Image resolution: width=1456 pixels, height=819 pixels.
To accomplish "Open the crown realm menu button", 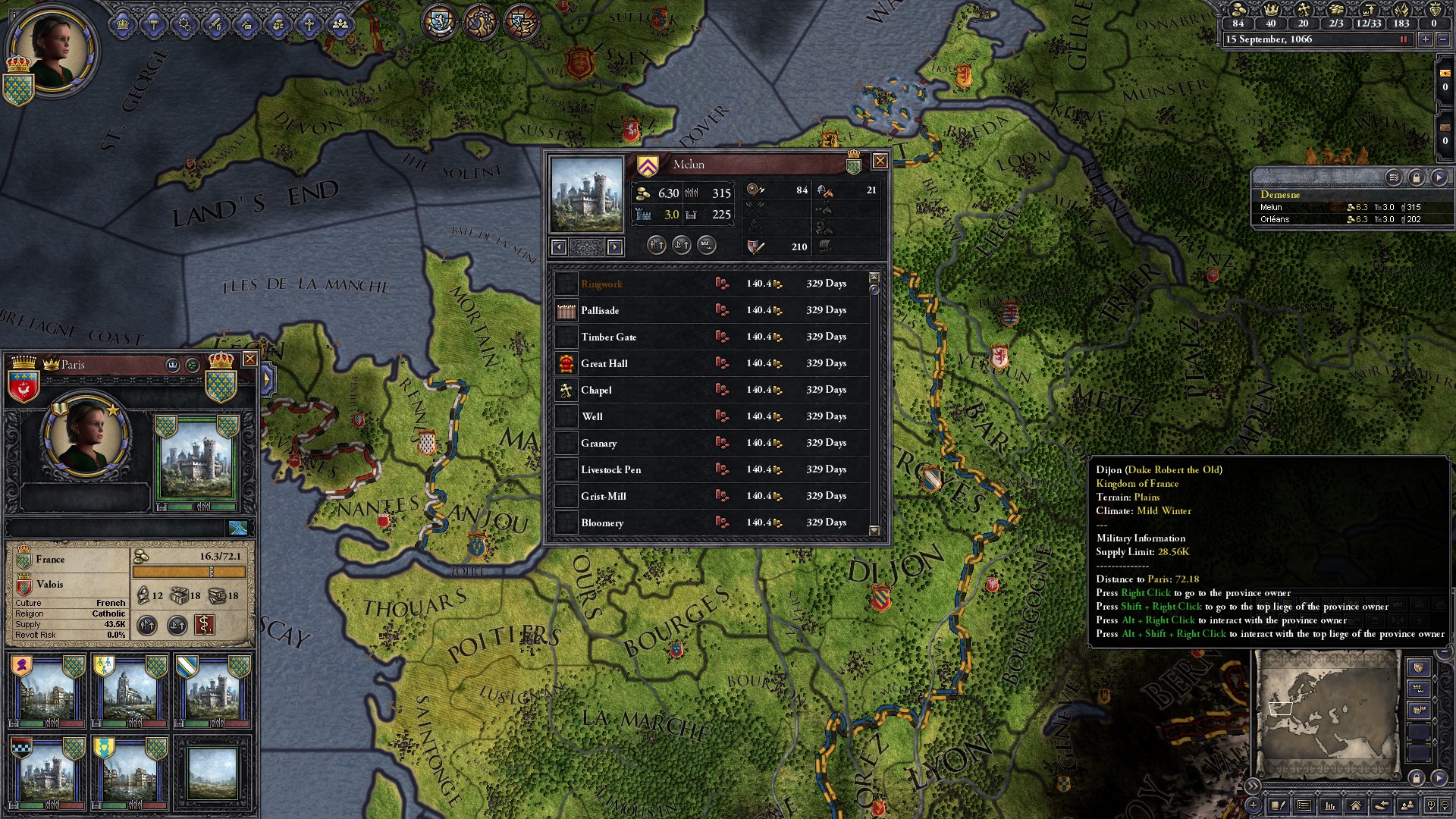I will coord(123,24).
